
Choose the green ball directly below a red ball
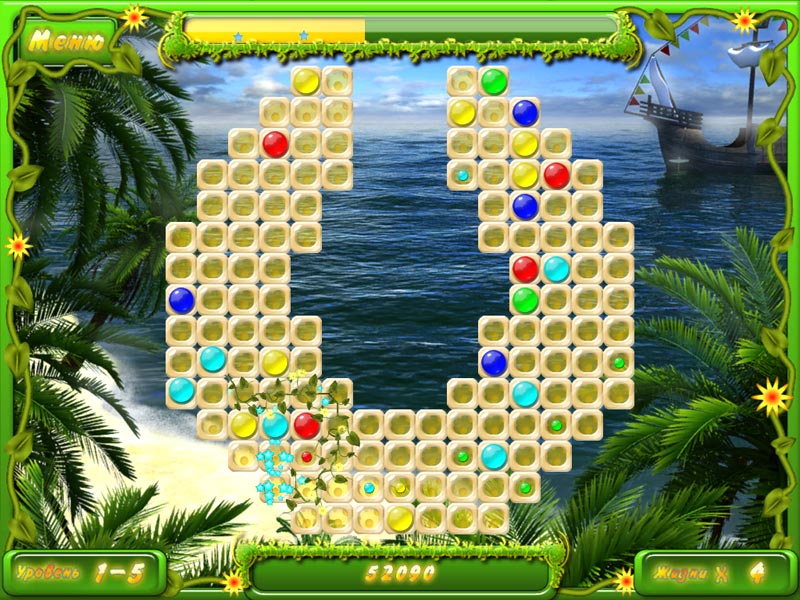(x=525, y=299)
